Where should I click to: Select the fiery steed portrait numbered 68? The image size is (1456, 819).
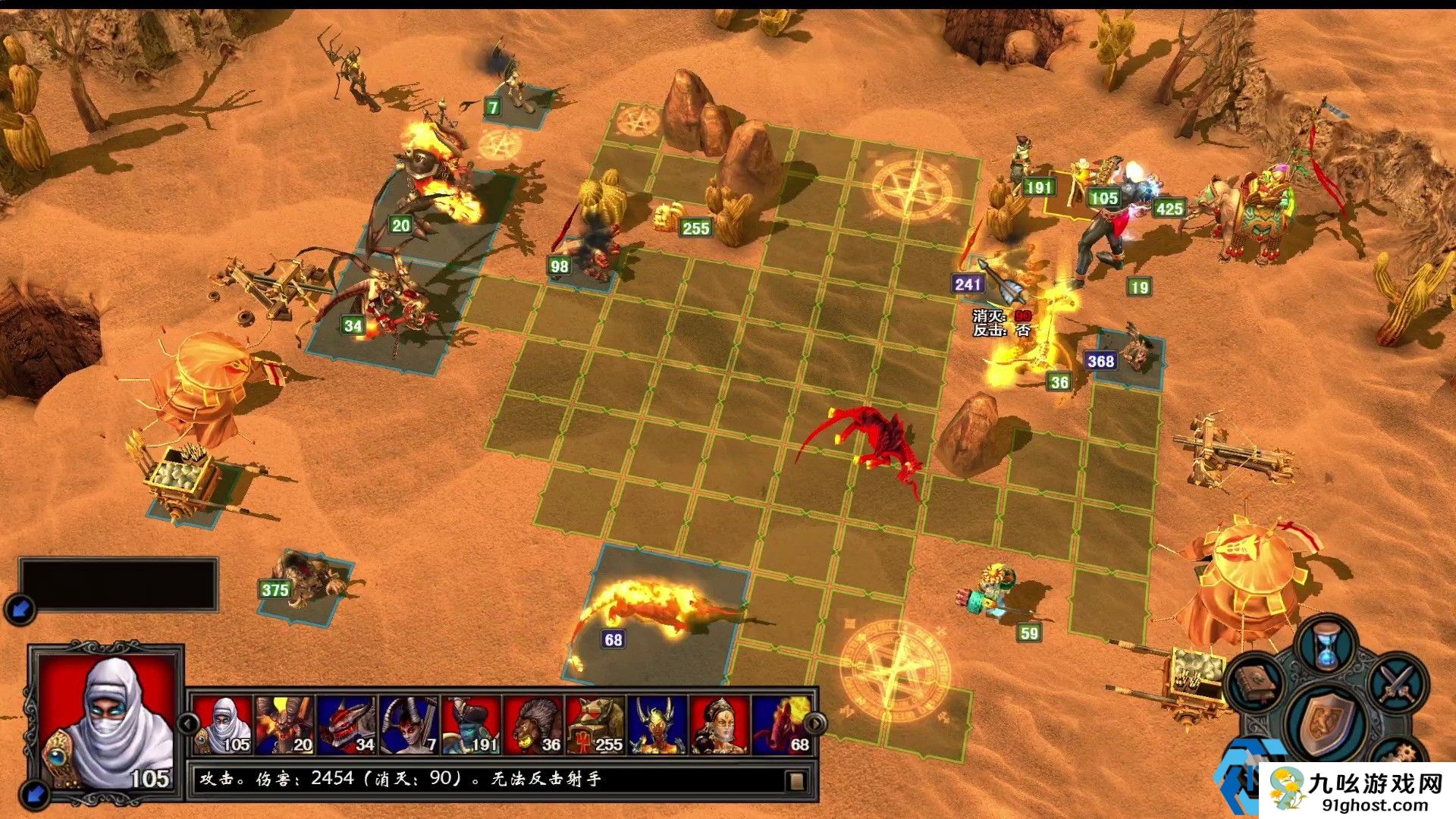tap(783, 724)
